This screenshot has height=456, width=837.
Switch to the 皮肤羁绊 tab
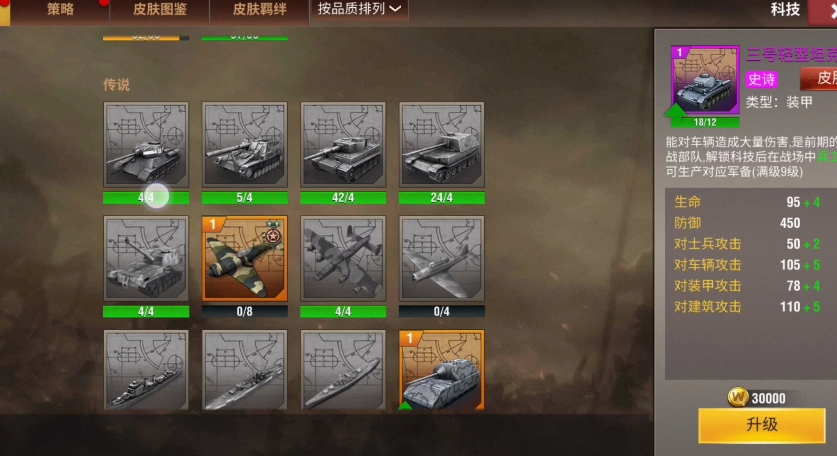tap(260, 10)
